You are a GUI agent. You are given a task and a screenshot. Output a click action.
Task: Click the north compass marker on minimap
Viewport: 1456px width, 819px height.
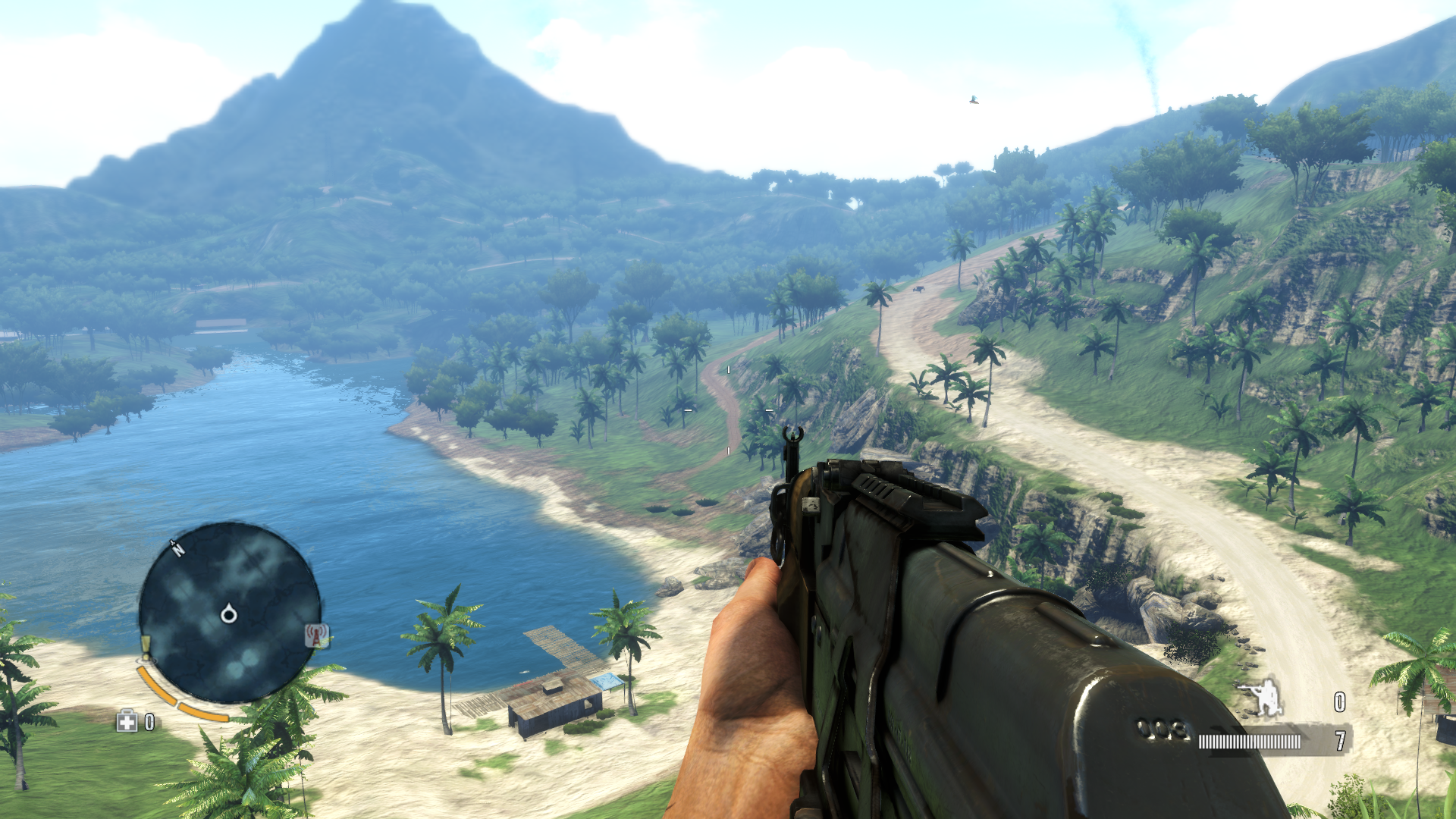pos(177,548)
